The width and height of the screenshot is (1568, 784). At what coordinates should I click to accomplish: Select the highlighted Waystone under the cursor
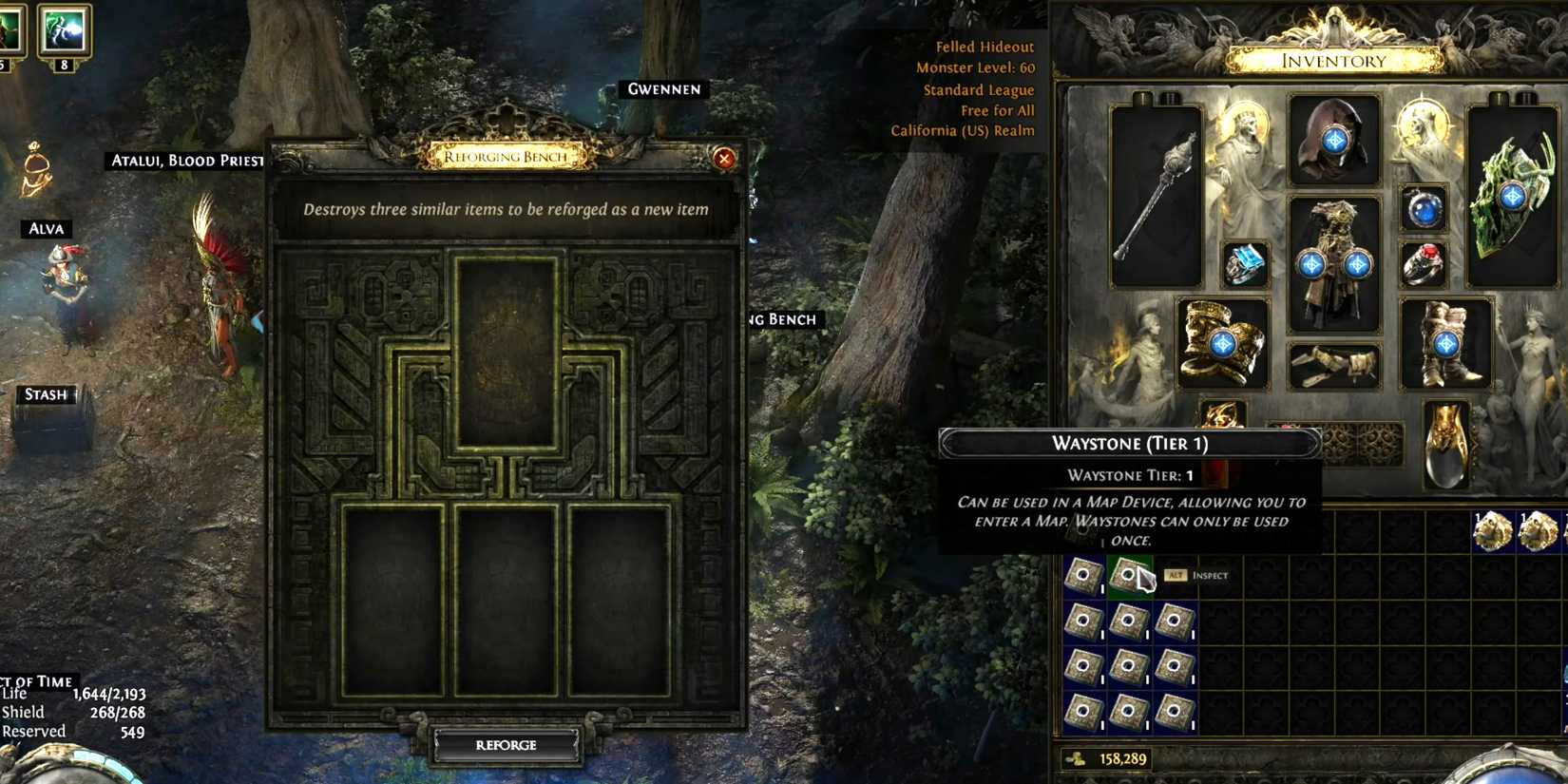pos(1129,575)
